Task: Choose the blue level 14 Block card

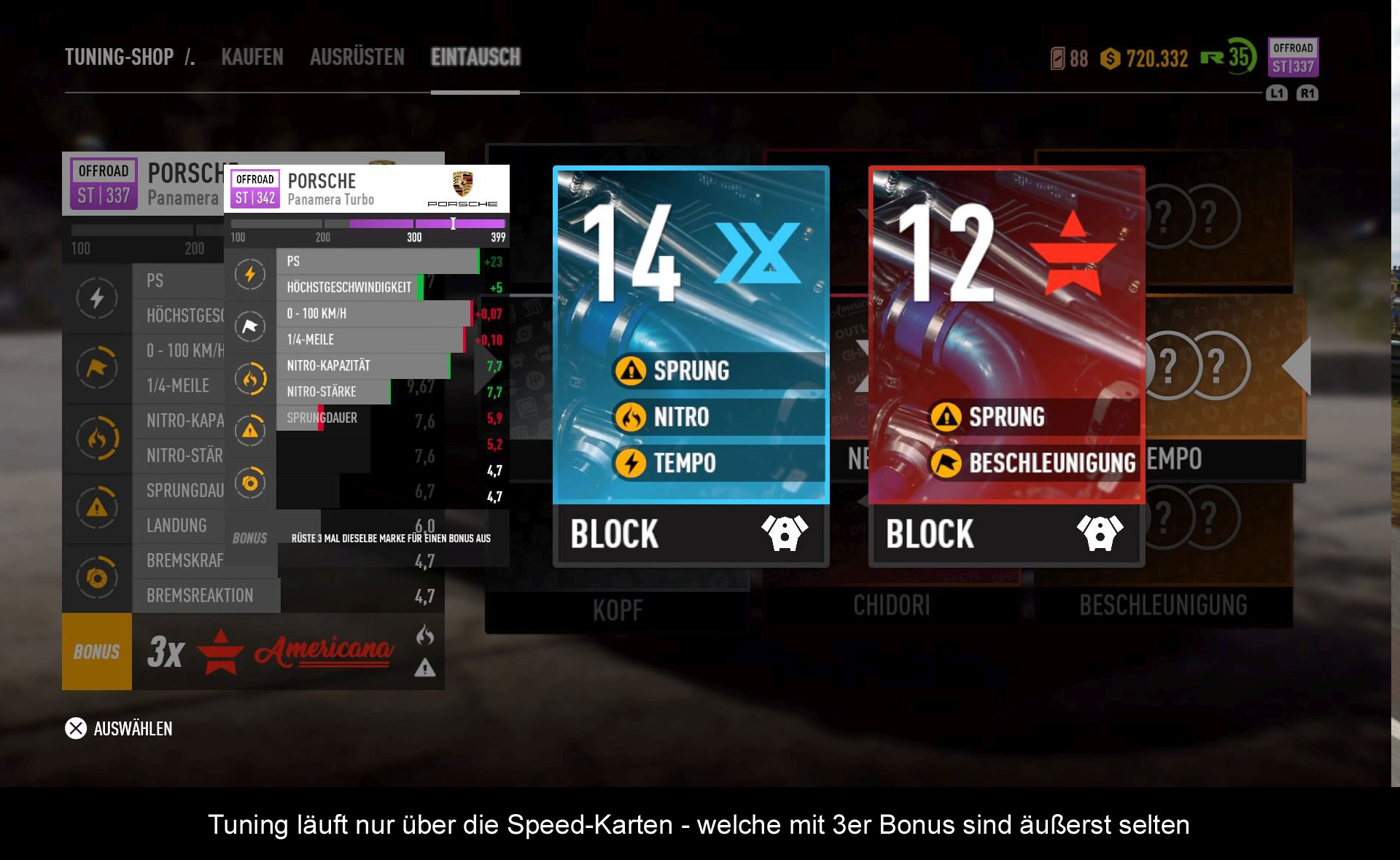Action: 691,364
